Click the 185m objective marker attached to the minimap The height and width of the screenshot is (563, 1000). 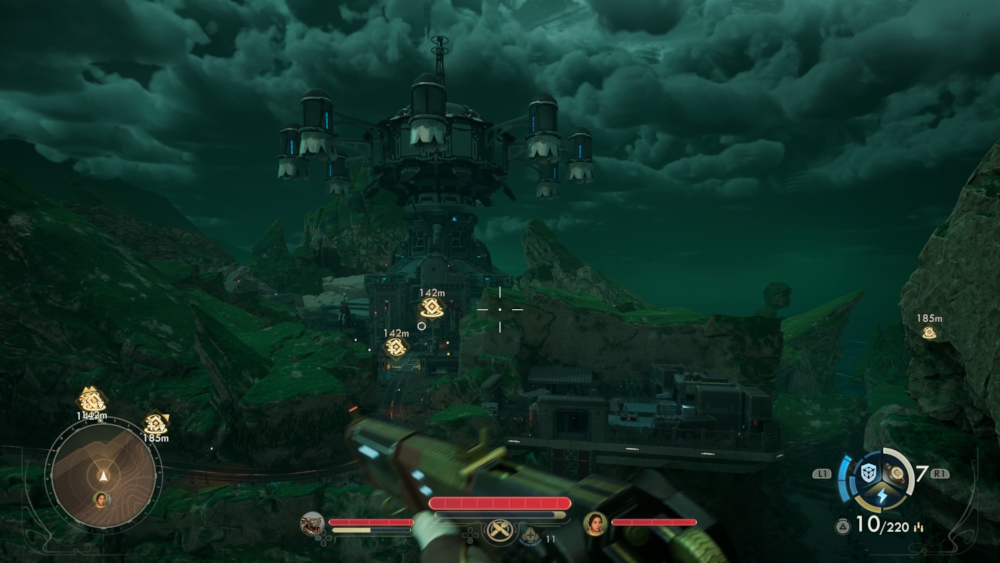[155, 424]
